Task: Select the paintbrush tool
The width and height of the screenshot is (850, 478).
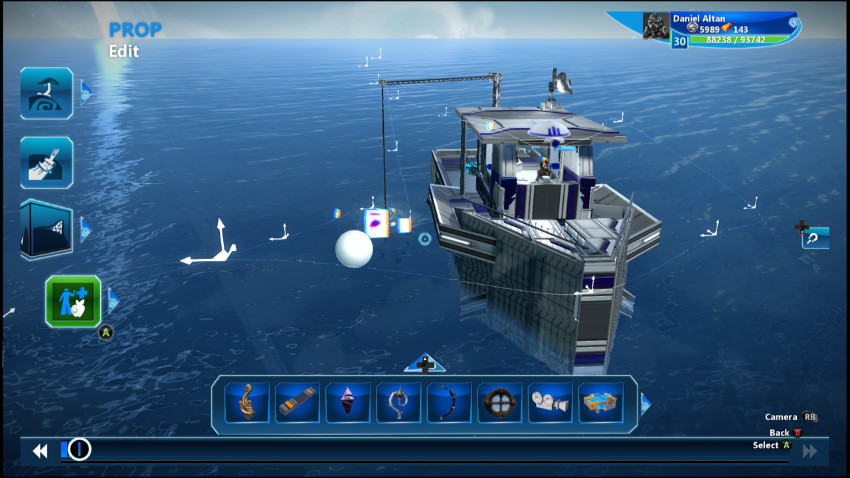Action: (46, 162)
